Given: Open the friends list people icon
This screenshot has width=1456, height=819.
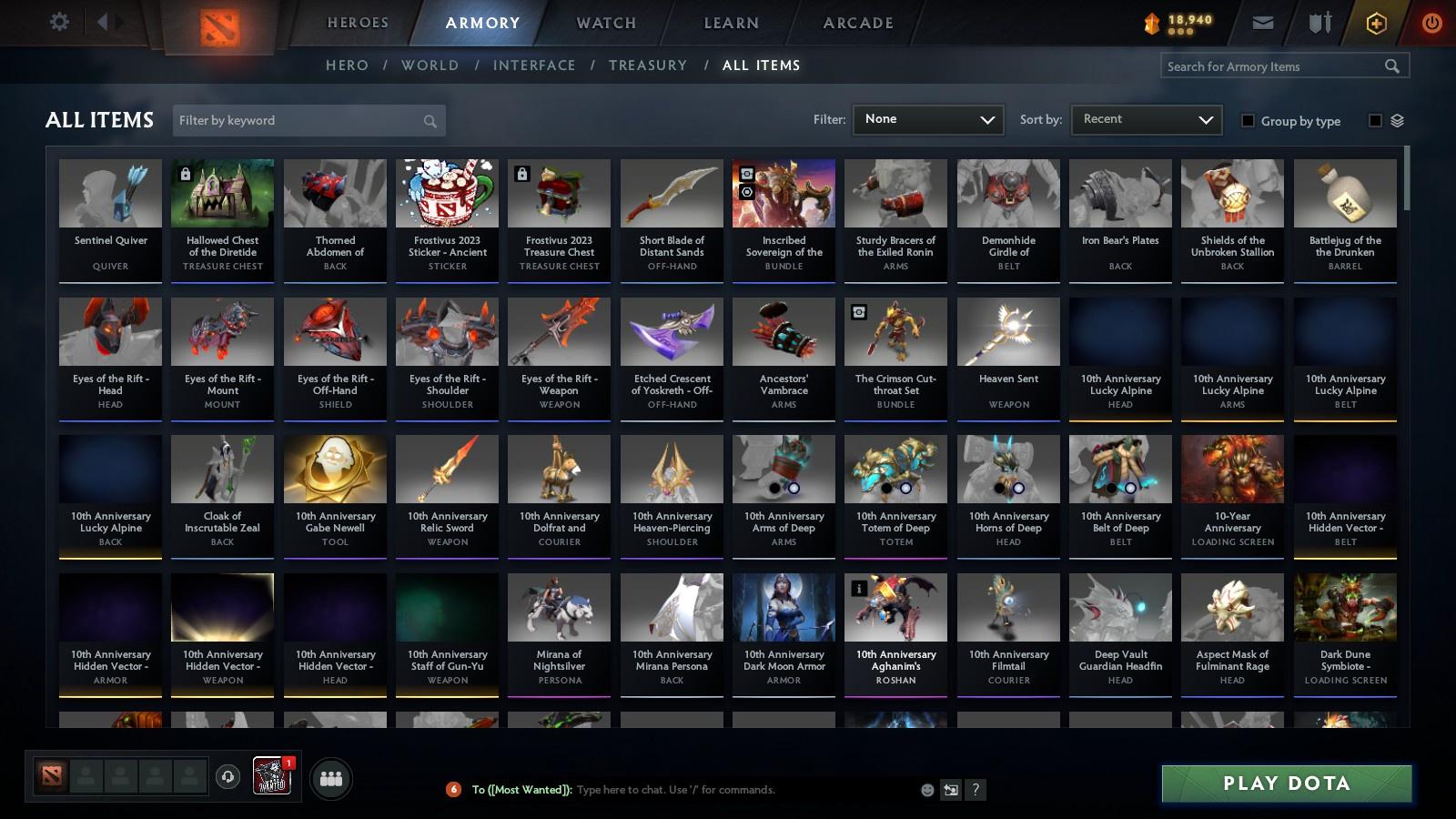Looking at the screenshot, I should [332, 776].
